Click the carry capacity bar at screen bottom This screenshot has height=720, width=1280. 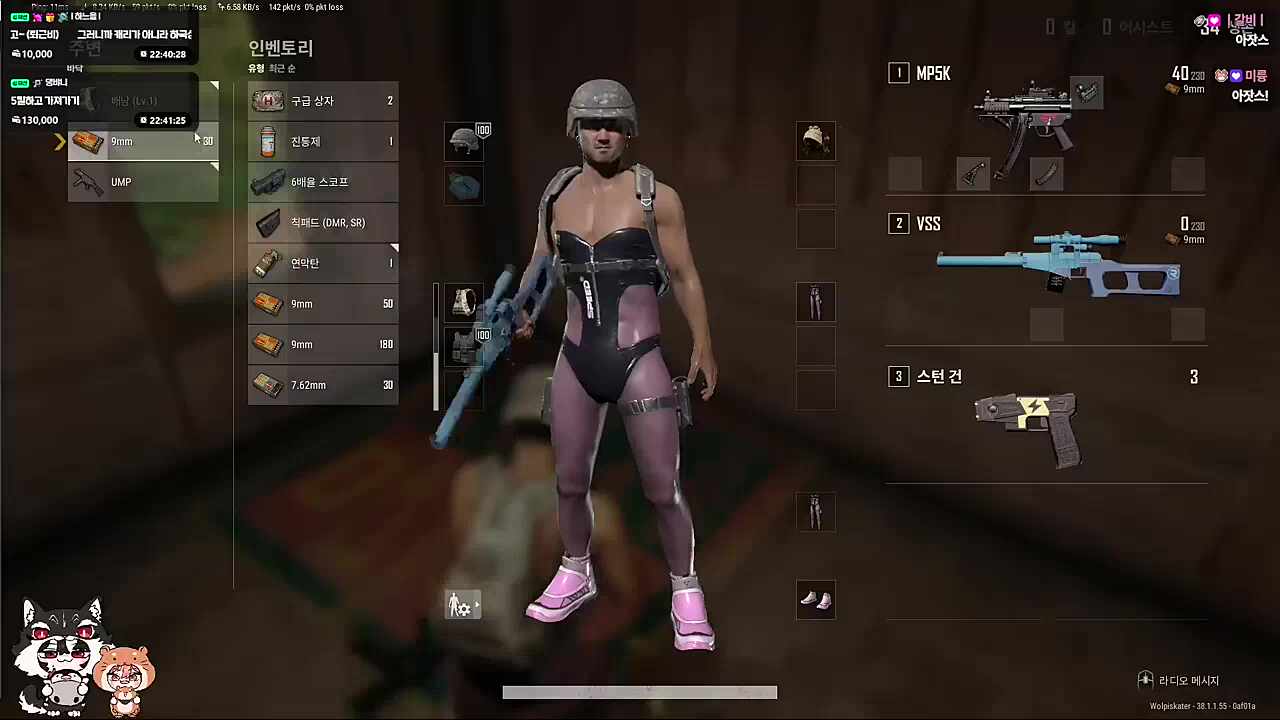pos(640,691)
